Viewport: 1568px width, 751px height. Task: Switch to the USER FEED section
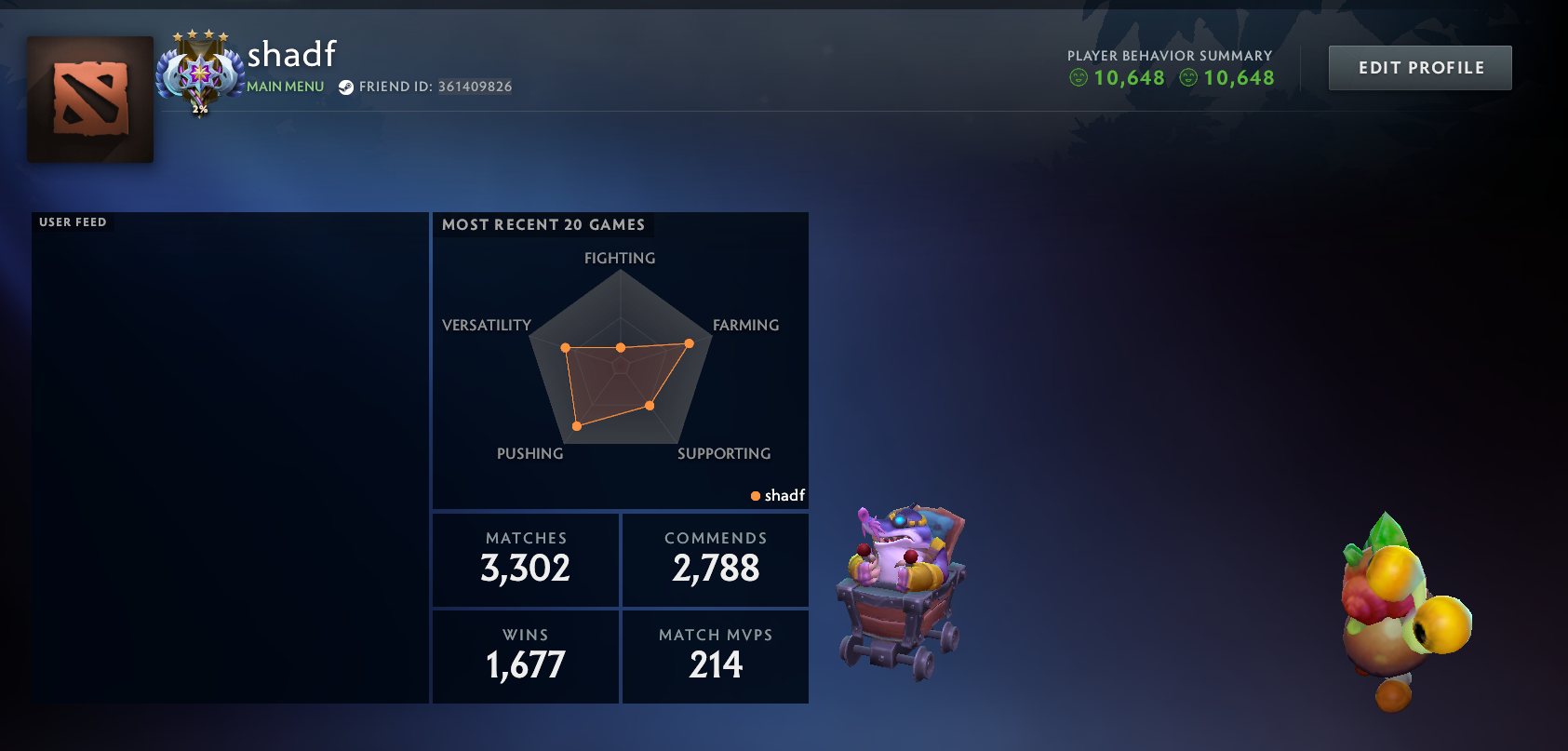click(72, 222)
